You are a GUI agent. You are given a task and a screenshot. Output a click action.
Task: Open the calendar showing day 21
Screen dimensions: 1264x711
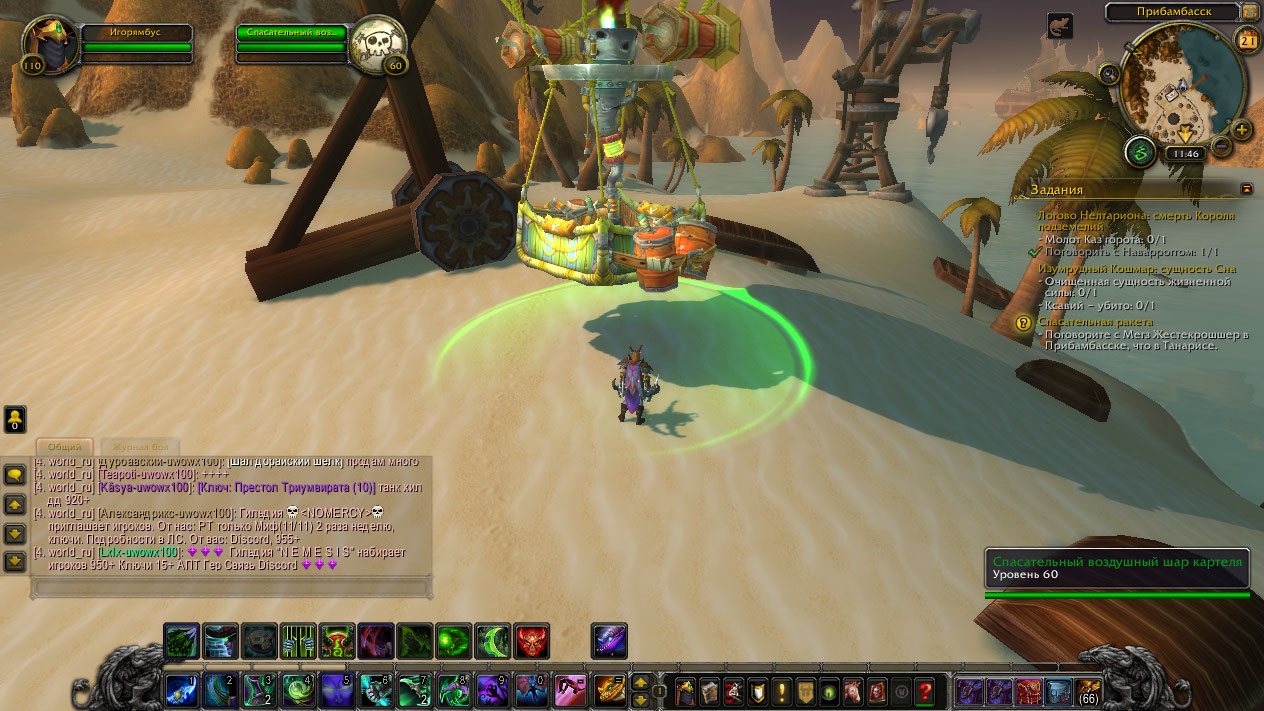[x=1247, y=40]
